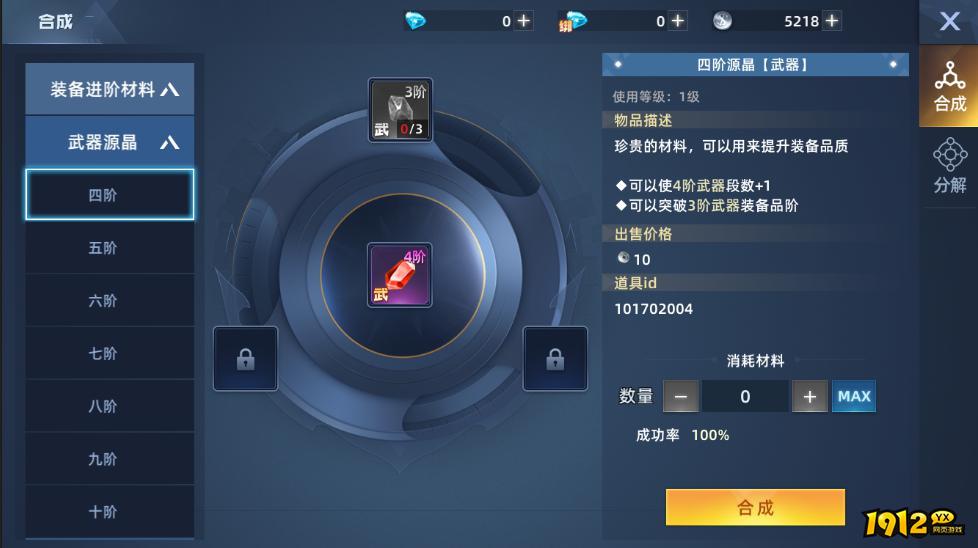Select the 四阶 crystal entry
Screen dimensions: 978x548
point(110,195)
